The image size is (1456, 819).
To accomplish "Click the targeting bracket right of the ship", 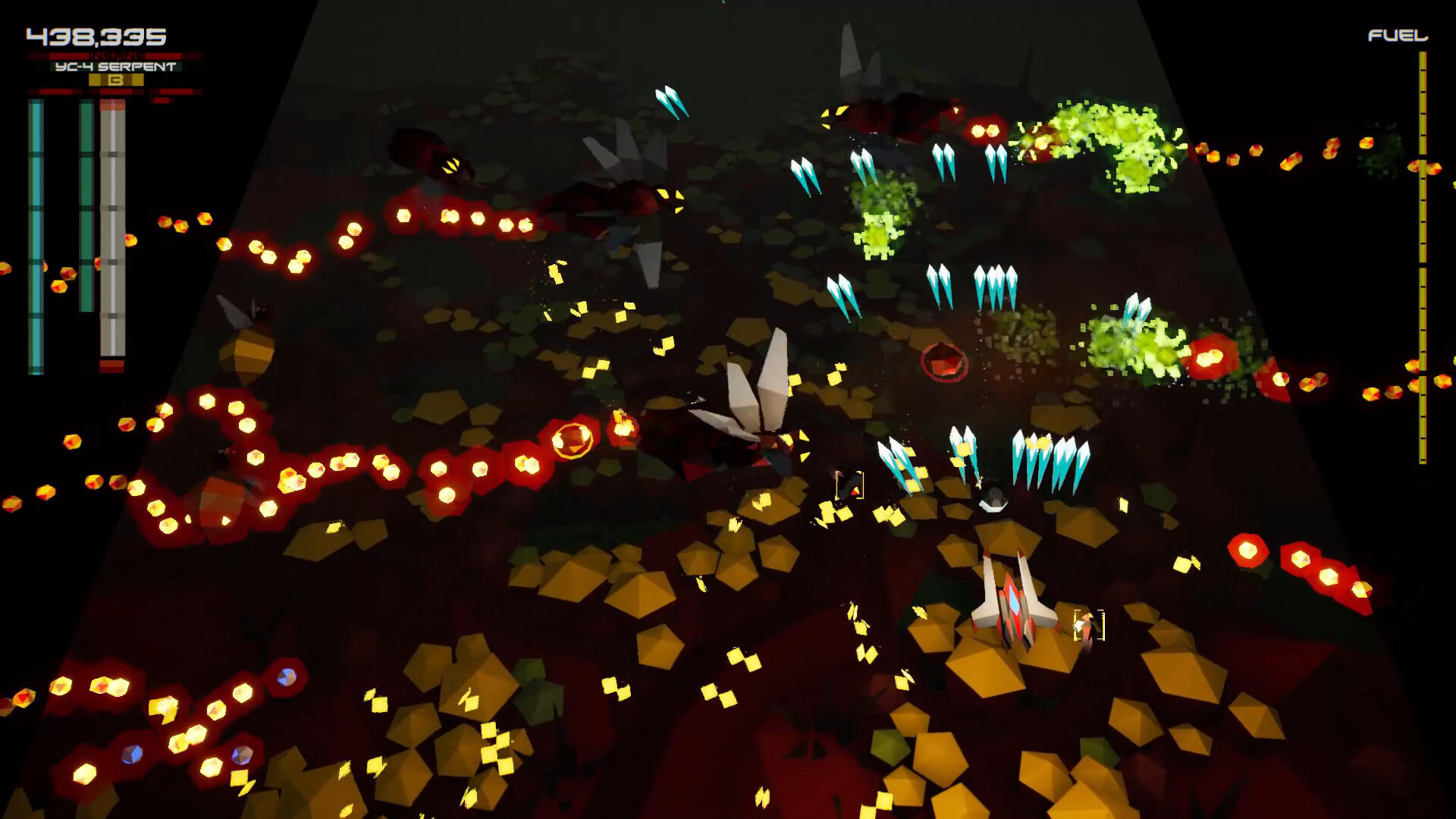I will click(1090, 624).
